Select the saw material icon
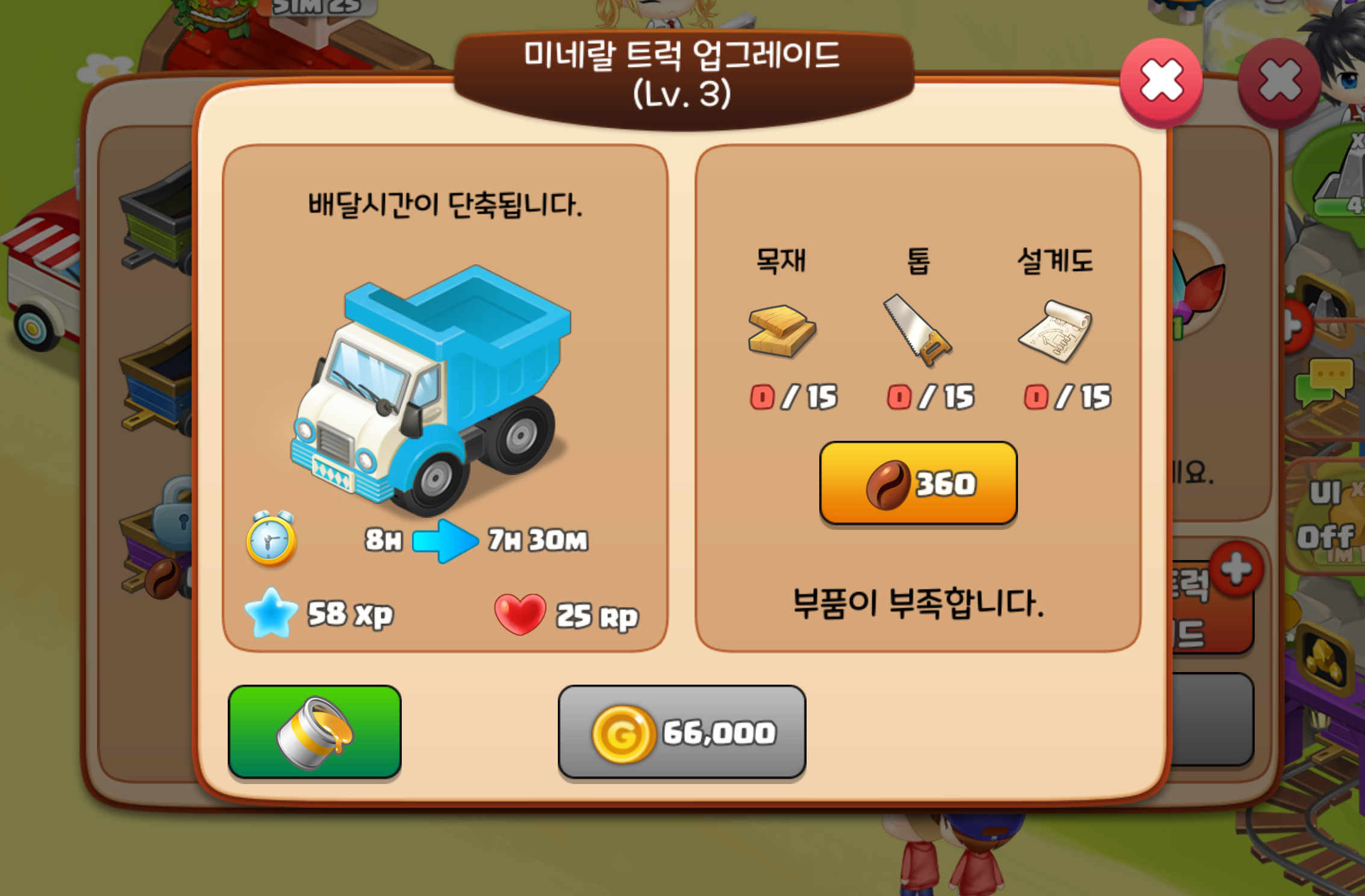This screenshot has width=1365, height=896. tap(917, 331)
